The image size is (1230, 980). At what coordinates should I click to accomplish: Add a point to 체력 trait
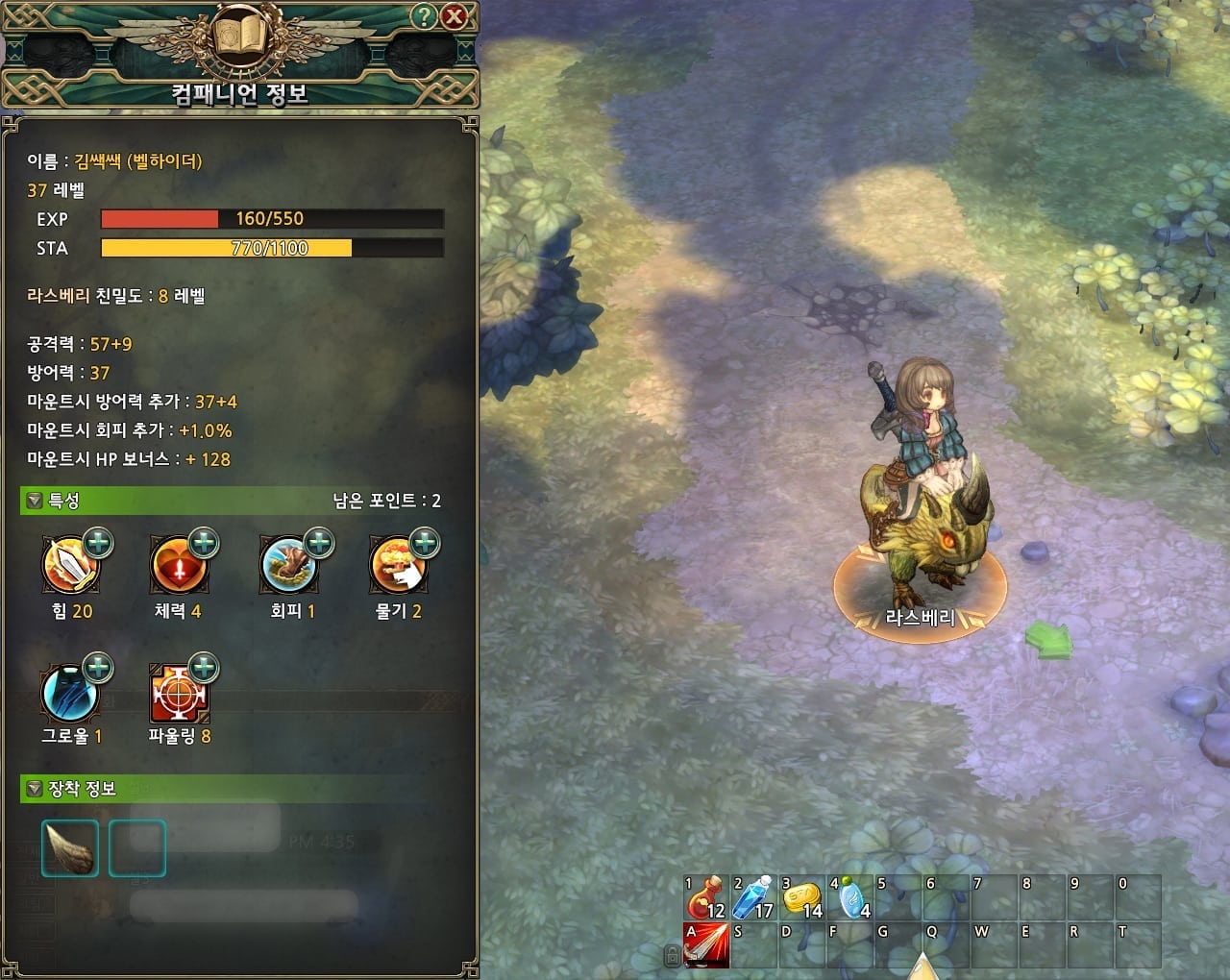click(204, 543)
